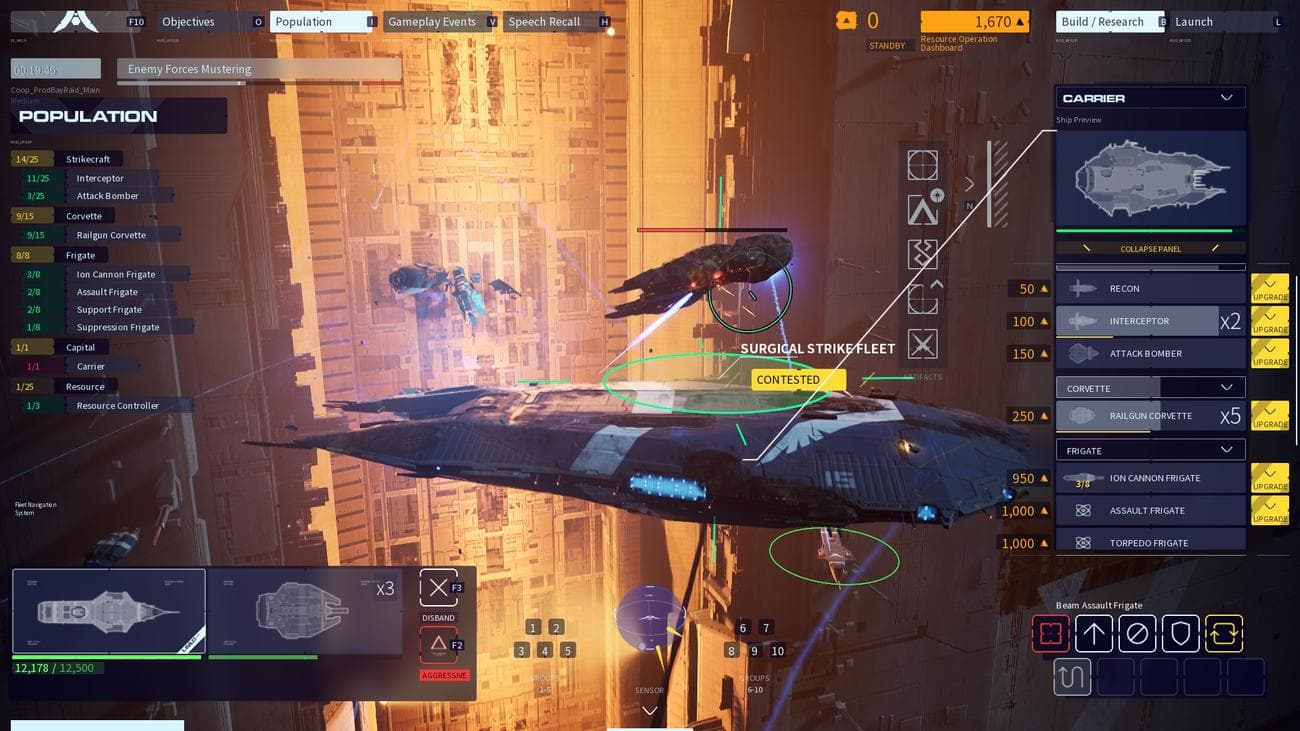
Task: Activate the yellow repeat patrol command
Action: pyautogui.click(x=1224, y=633)
